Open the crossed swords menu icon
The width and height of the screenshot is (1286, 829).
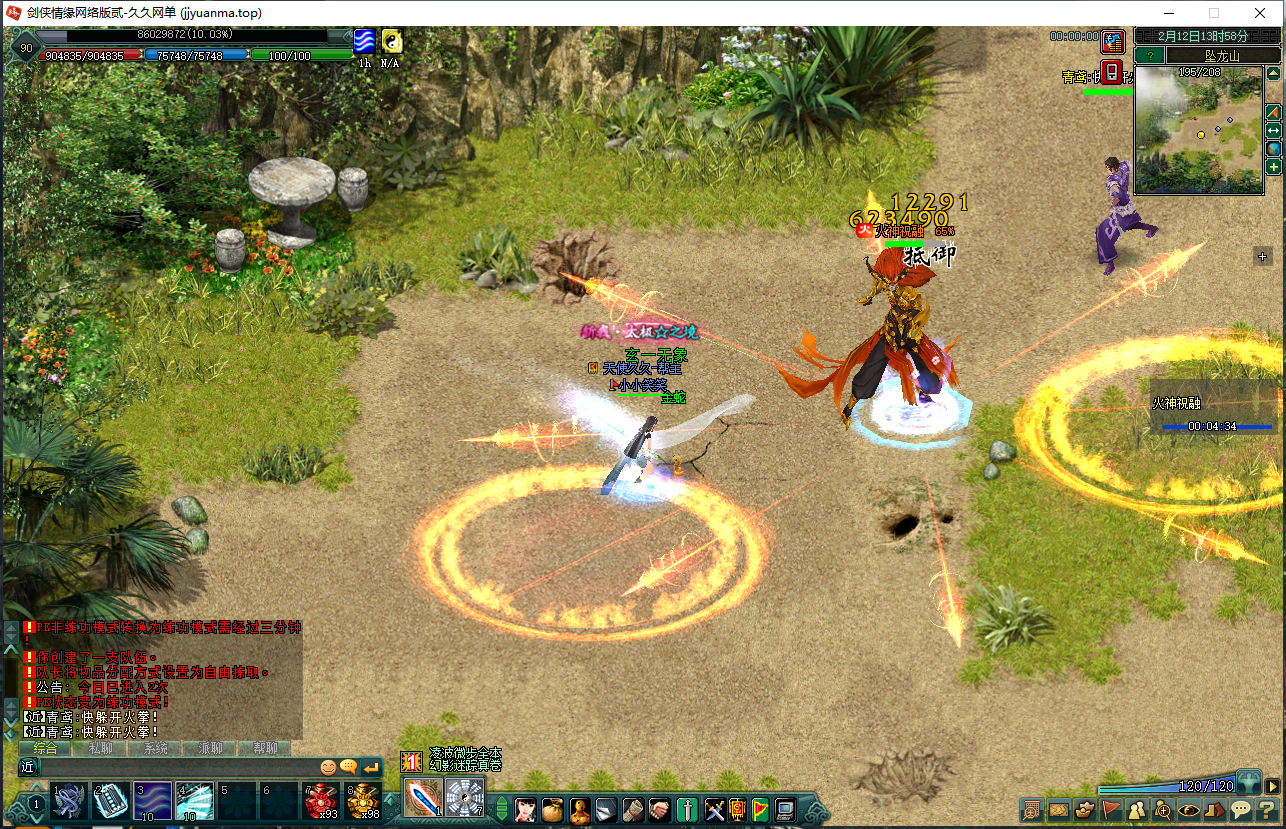pyautogui.click(x=714, y=808)
